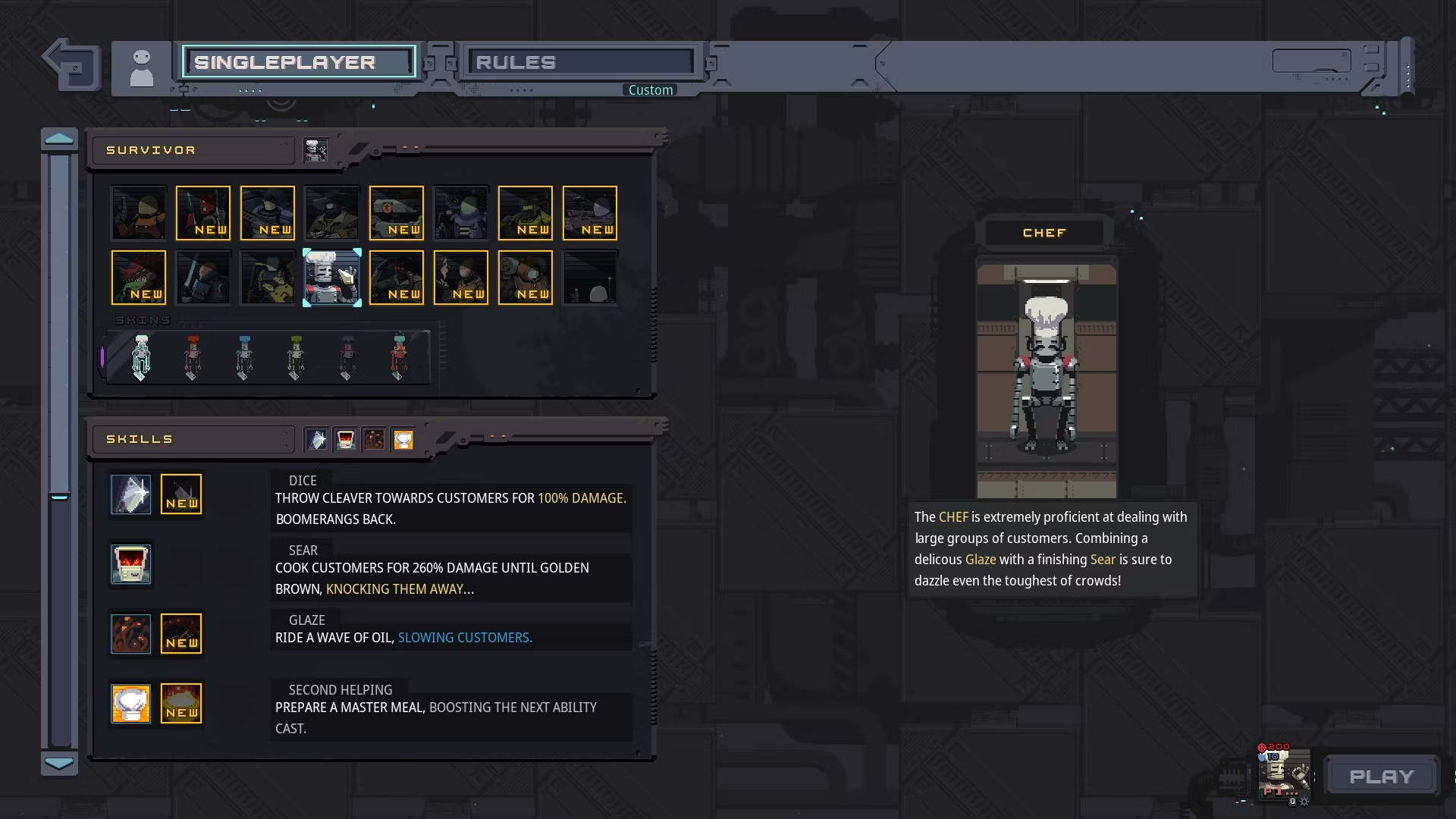
Task: Select the Dice cleaver skill icon
Action: [x=131, y=494]
